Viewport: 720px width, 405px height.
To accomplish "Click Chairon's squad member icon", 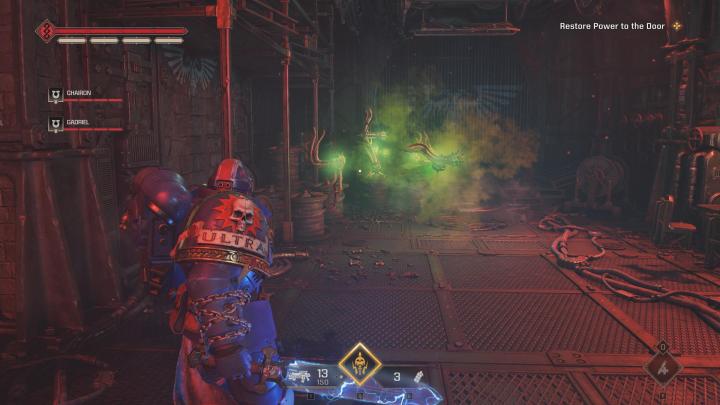I will 55,96.
